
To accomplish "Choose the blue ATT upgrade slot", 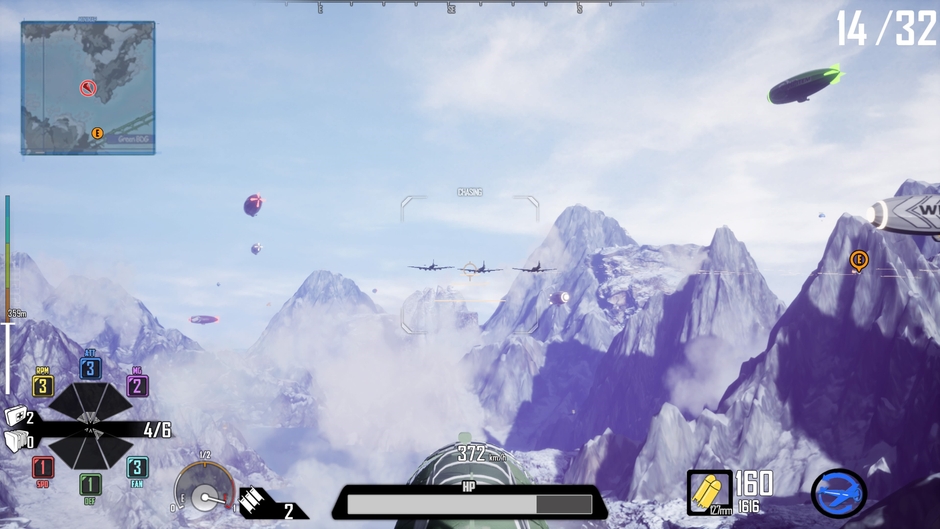I will pyautogui.click(x=90, y=368).
